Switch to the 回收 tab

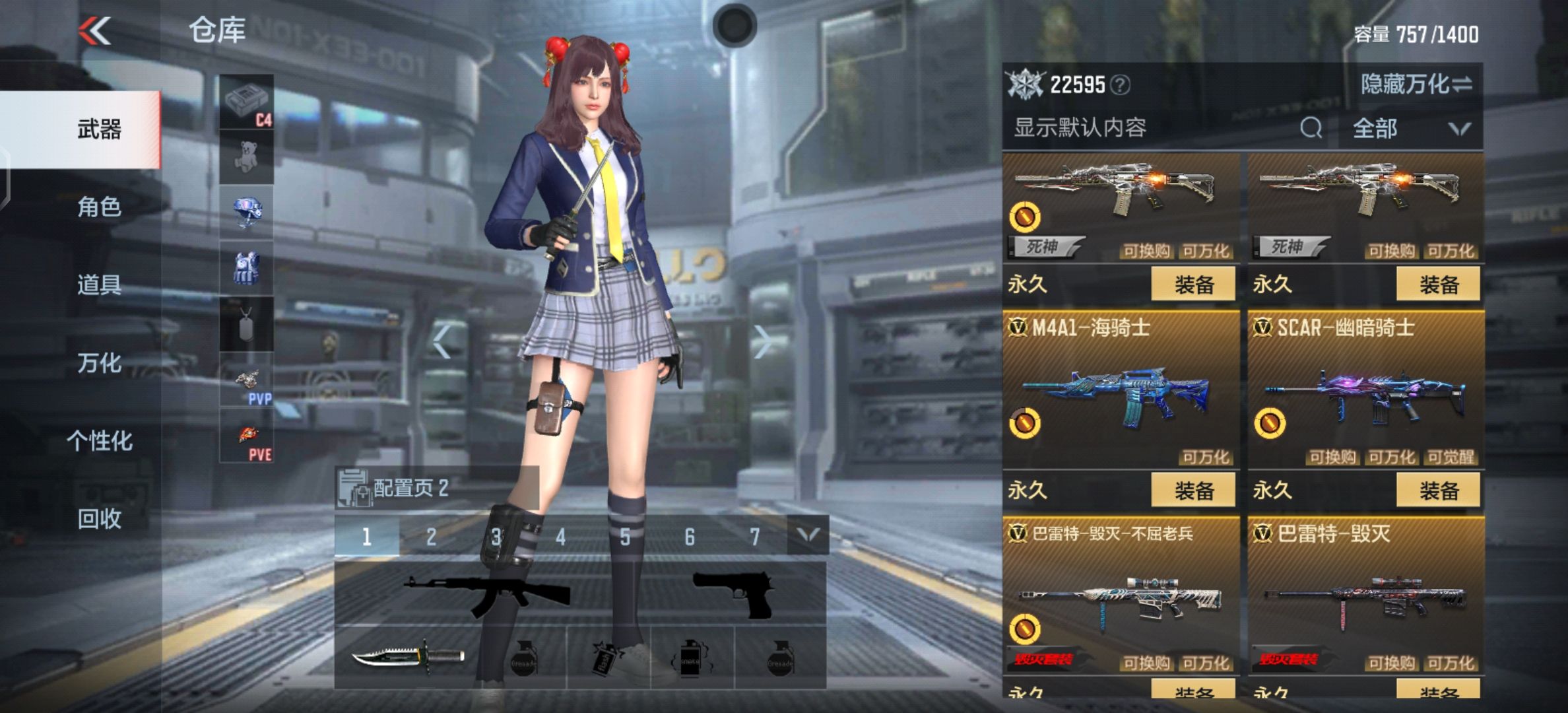click(x=99, y=519)
